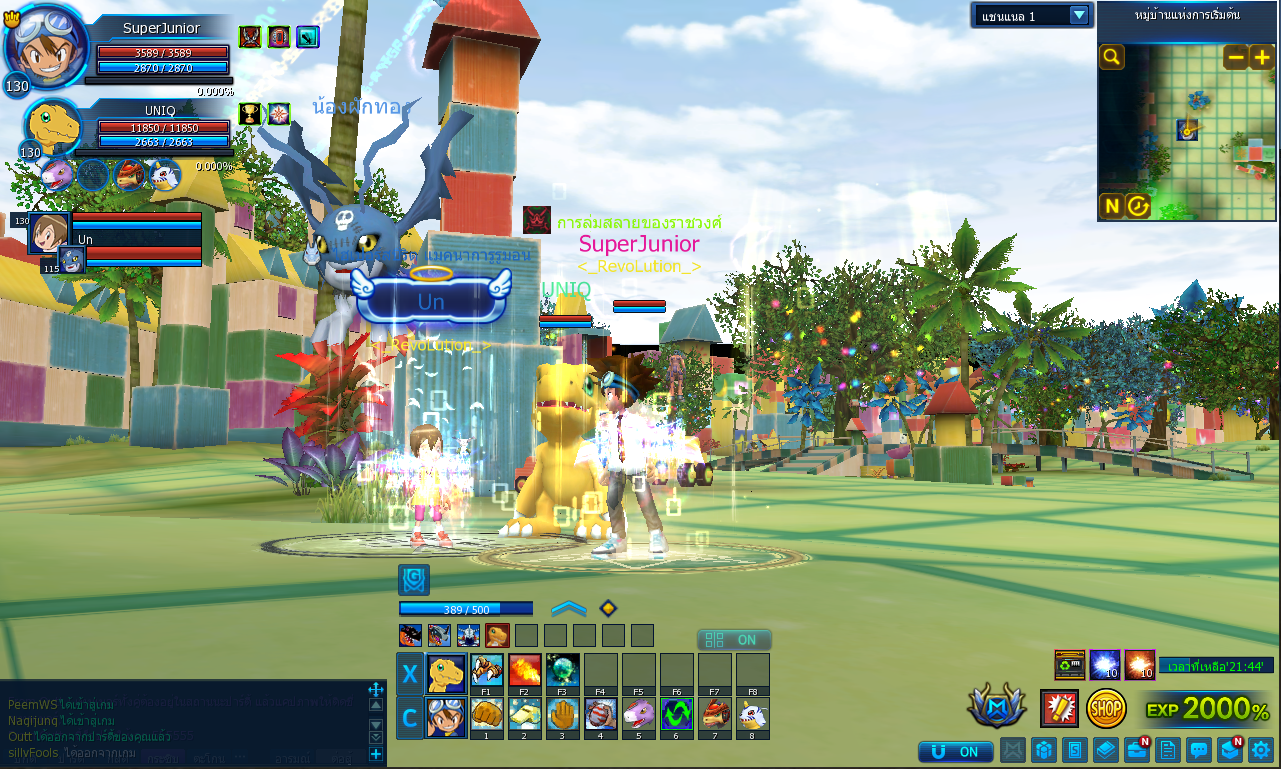Toggle the quick-slot grid ON switch
This screenshot has width=1281, height=769.
click(734, 640)
